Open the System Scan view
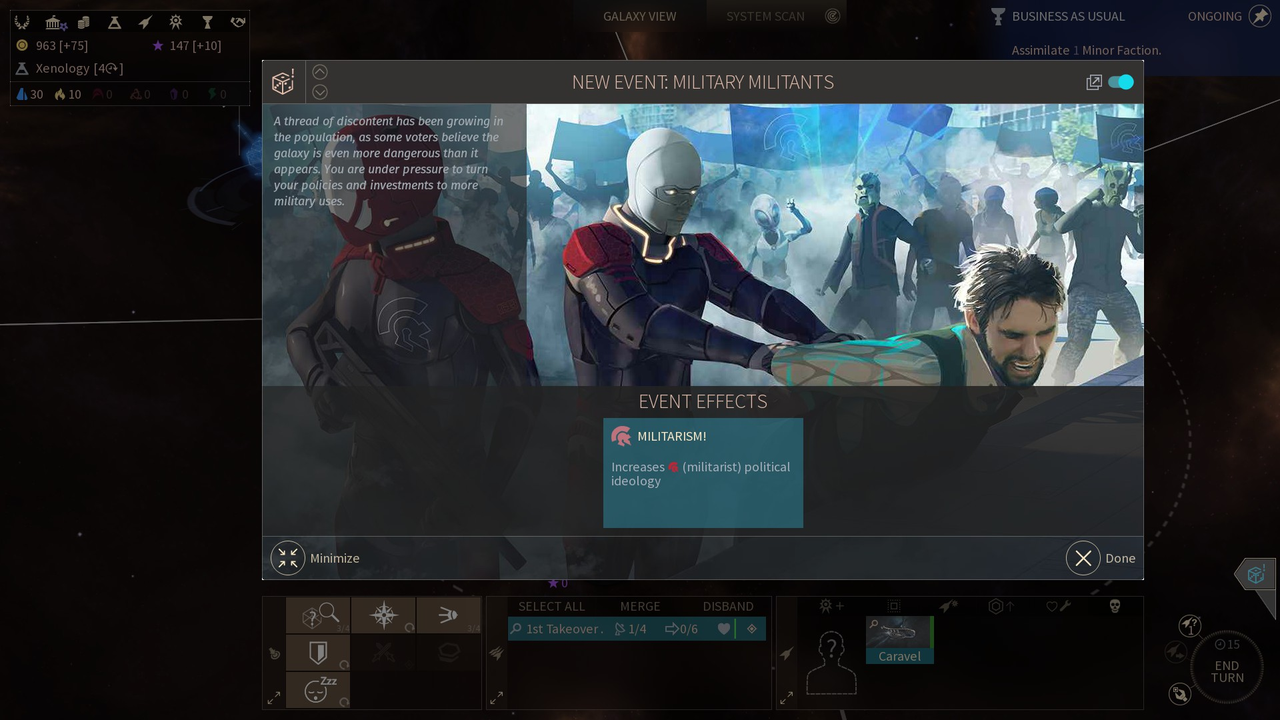1280x720 pixels. [765, 16]
